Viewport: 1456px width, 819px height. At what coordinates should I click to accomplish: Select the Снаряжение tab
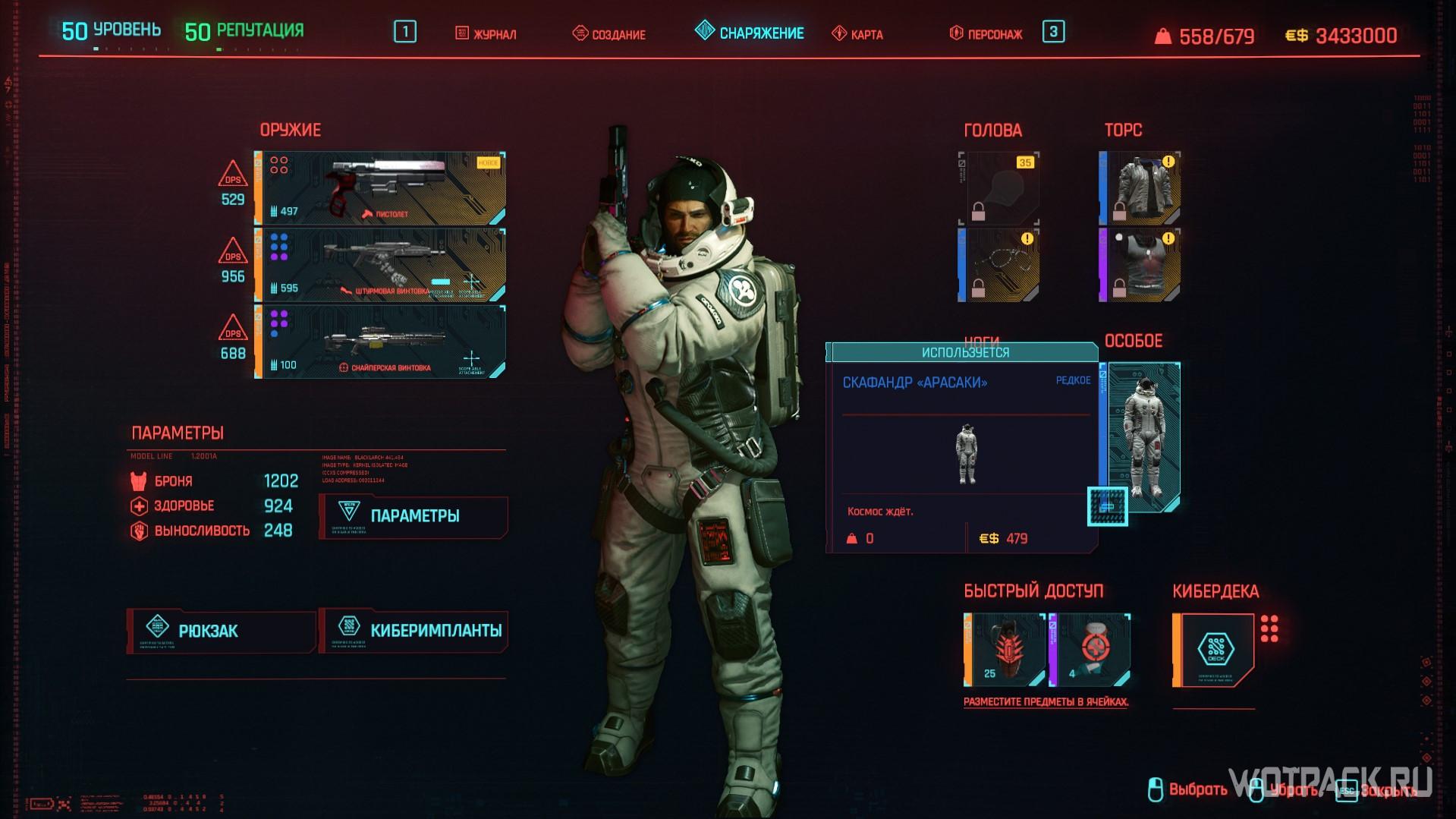(x=750, y=33)
